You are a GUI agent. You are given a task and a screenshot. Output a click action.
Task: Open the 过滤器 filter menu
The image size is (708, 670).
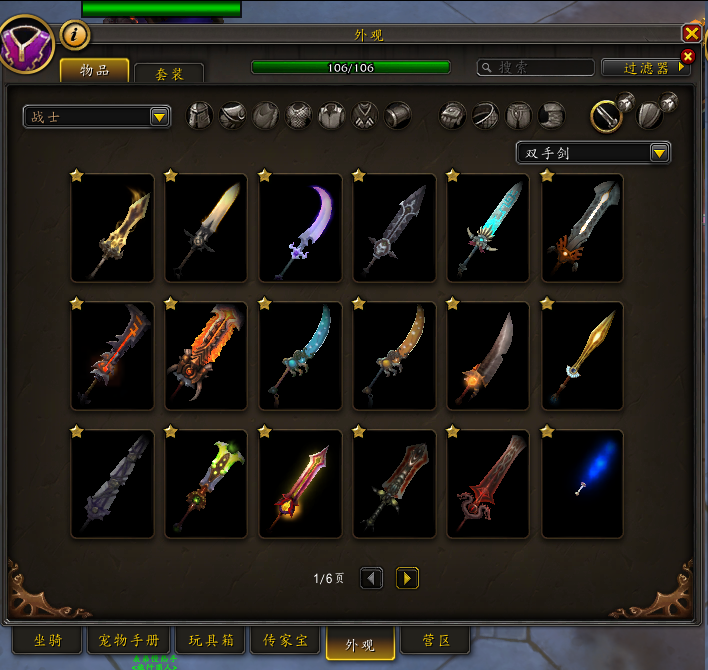[x=646, y=68]
